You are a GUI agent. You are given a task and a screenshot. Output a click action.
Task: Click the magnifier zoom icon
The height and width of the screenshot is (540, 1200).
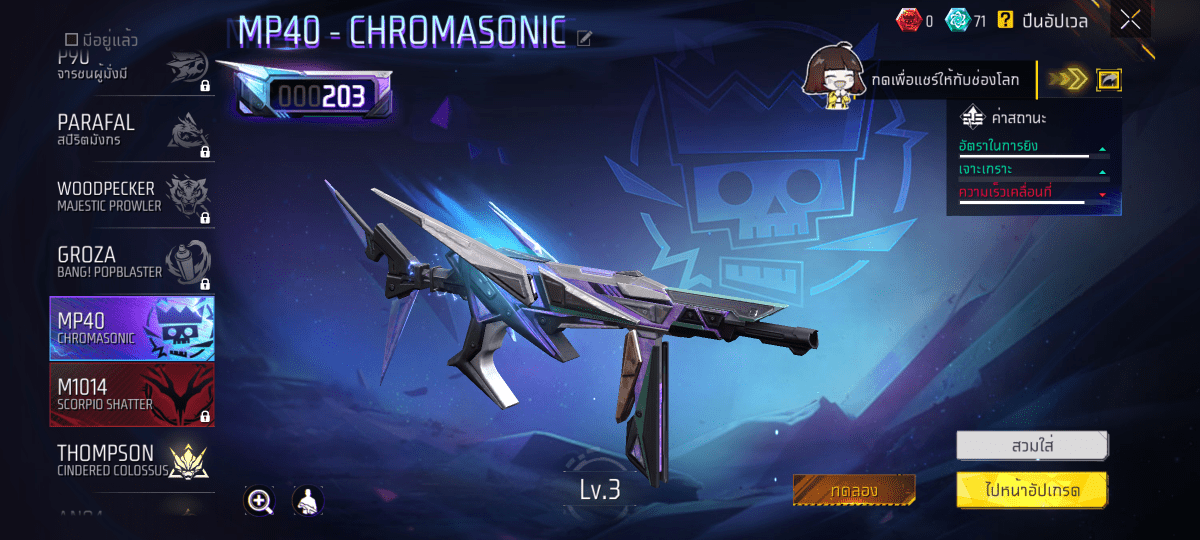coord(260,501)
